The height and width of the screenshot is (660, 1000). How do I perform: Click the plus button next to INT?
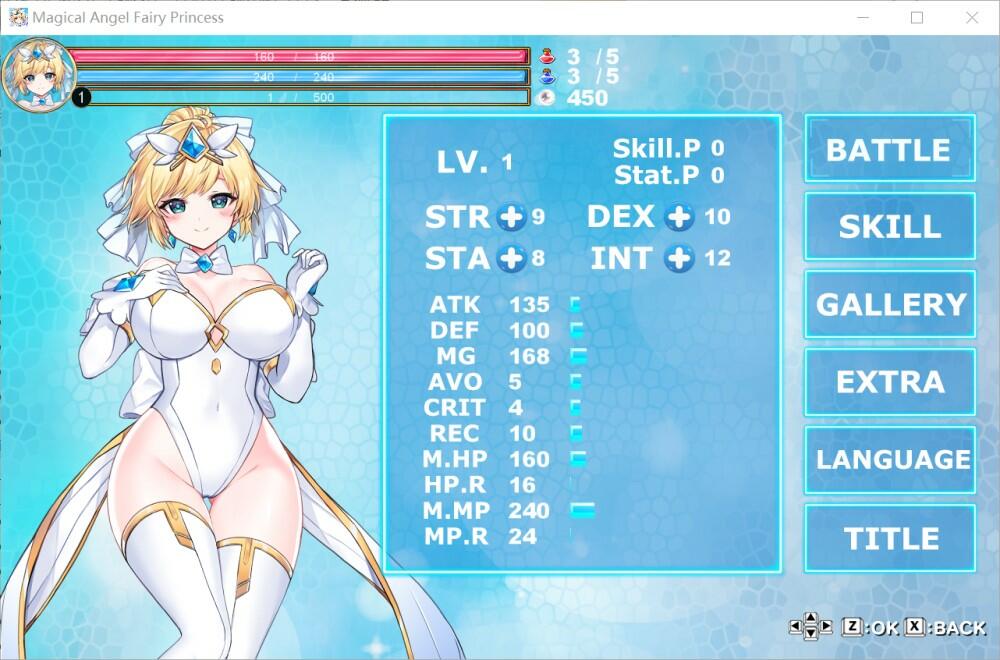pos(680,259)
